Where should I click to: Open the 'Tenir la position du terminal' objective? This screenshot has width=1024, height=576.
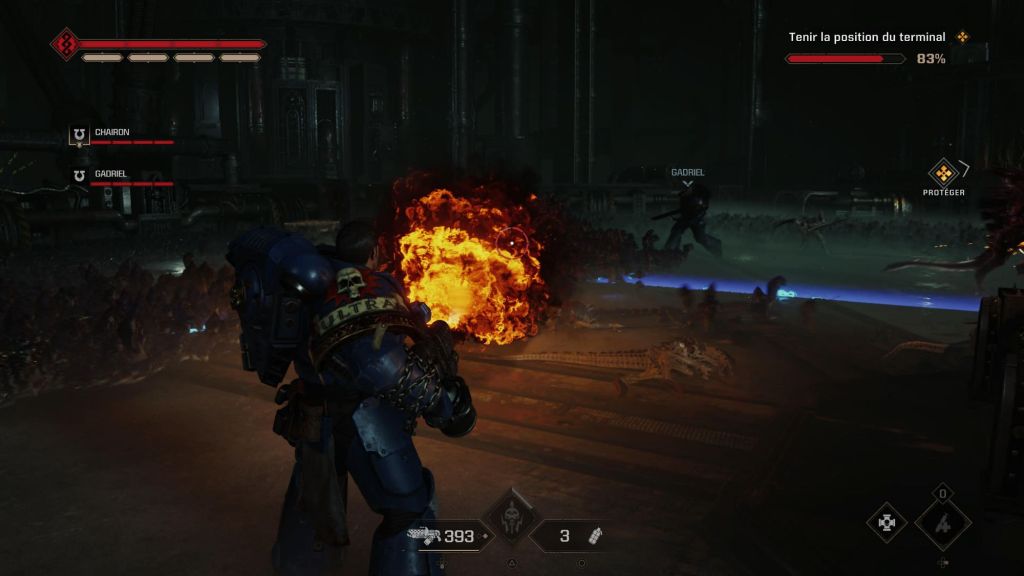tap(867, 37)
